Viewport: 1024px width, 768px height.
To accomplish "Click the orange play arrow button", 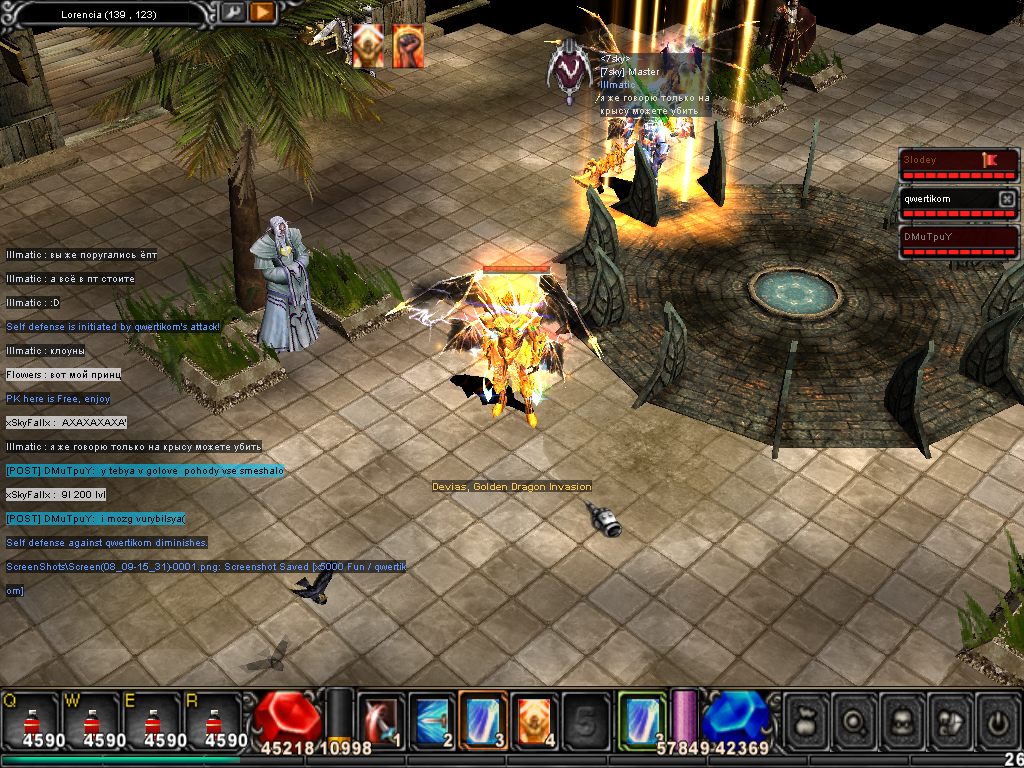I will [x=262, y=12].
